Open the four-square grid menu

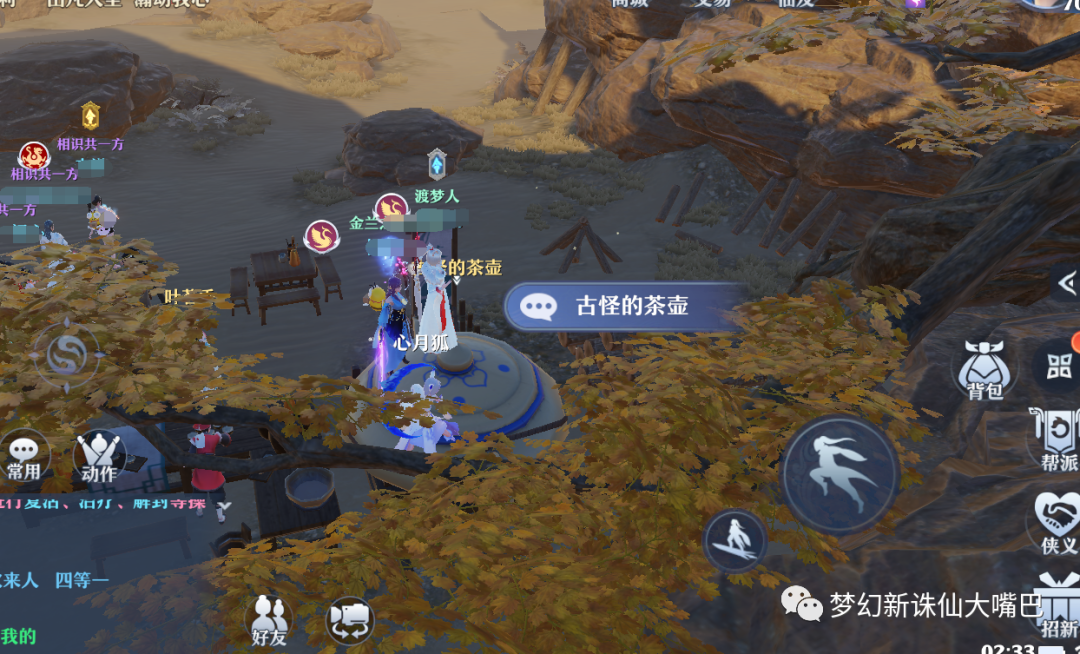coord(1060,365)
